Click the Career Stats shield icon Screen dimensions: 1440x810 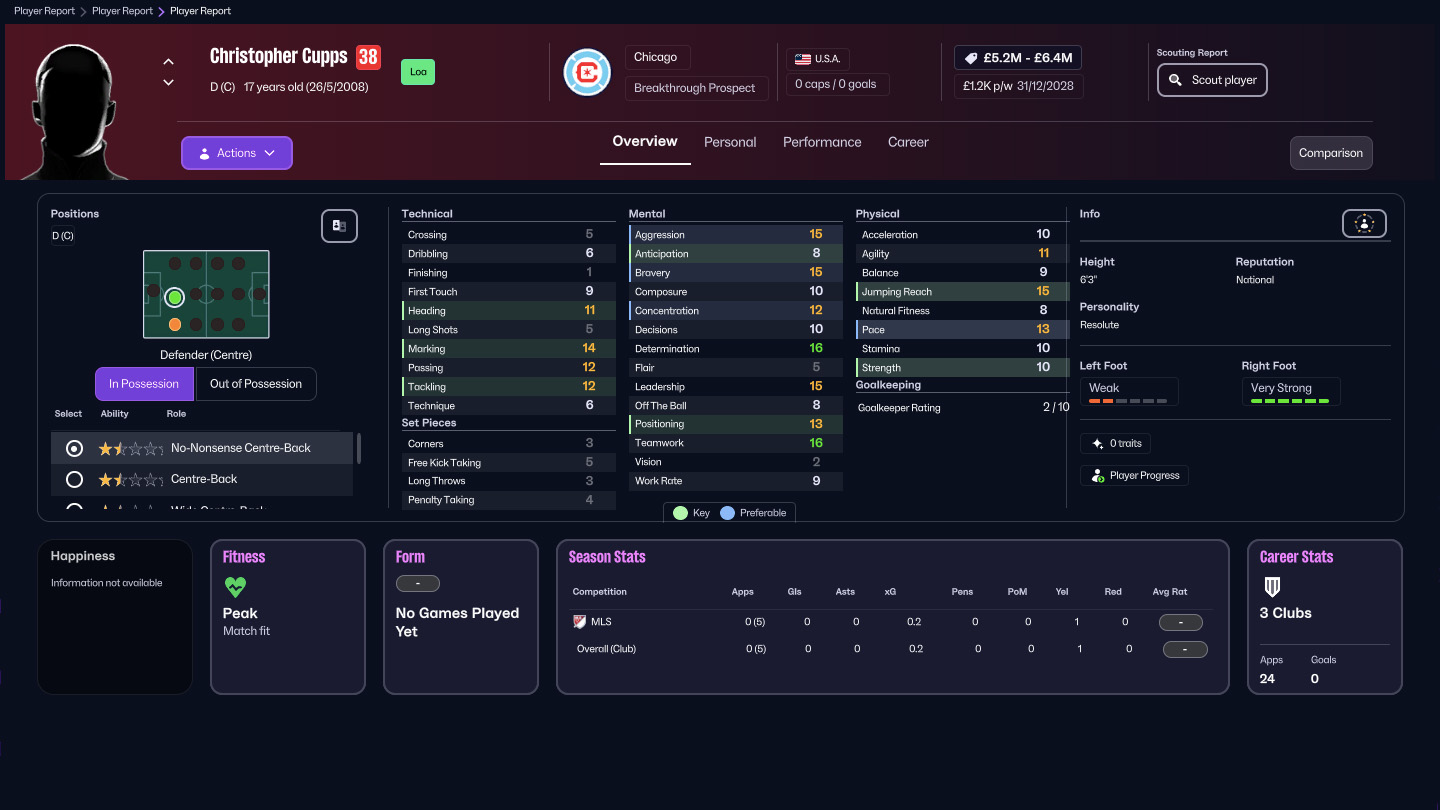(1271, 586)
